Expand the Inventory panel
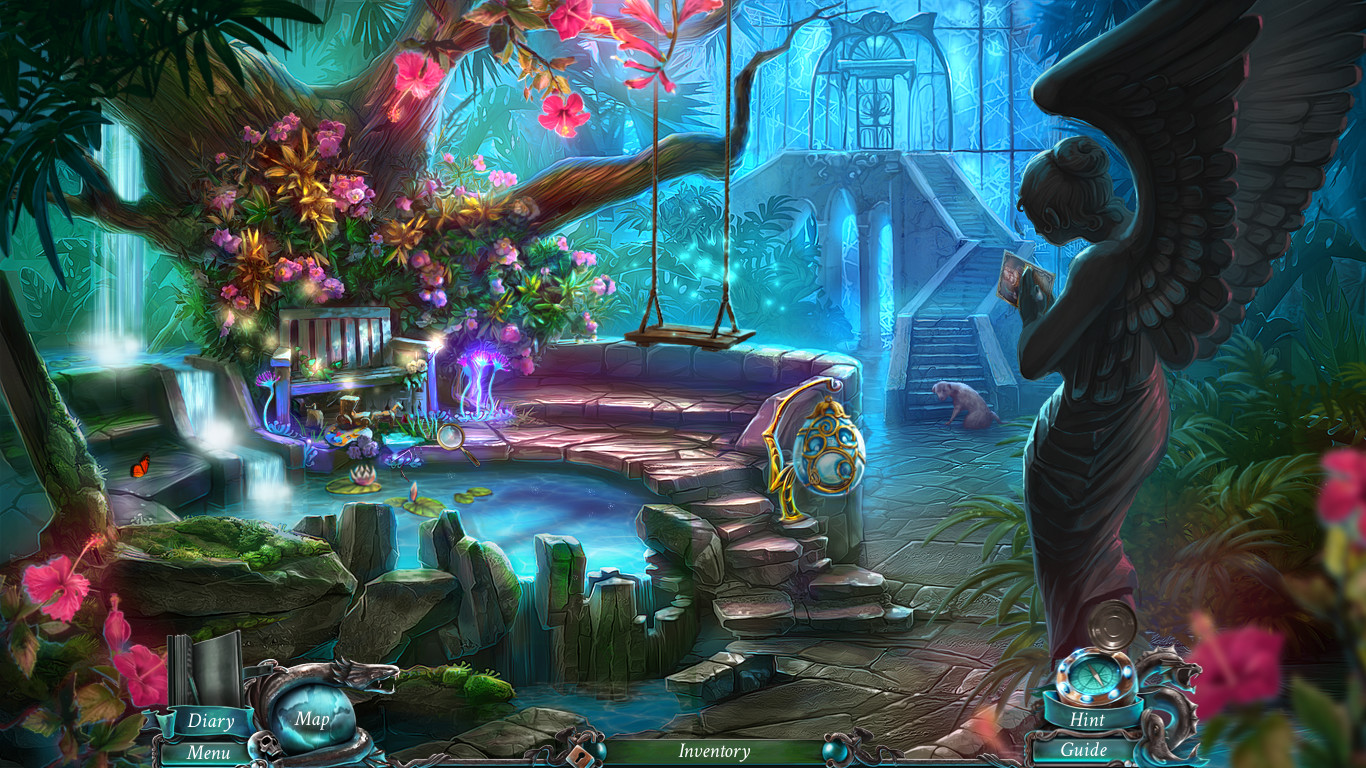The image size is (1366, 768). tap(715, 751)
